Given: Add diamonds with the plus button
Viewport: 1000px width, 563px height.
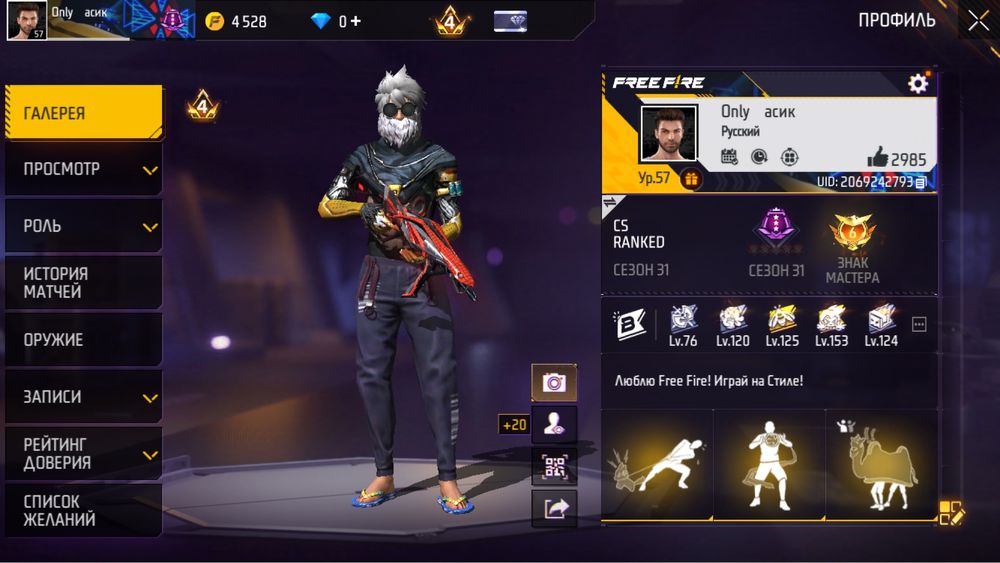Looking at the screenshot, I should (357, 21).
